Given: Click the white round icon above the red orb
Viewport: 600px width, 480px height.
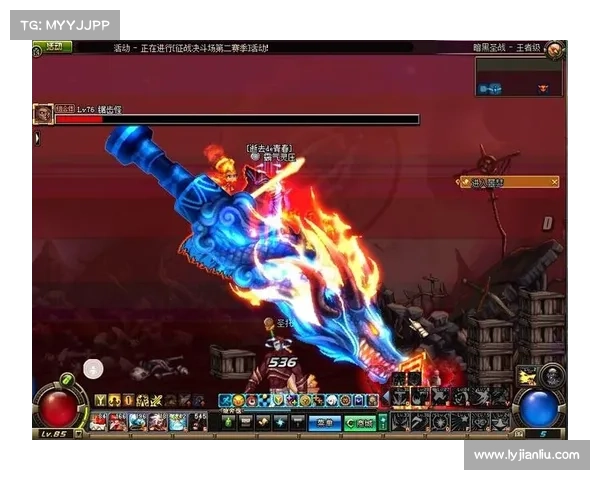Looking at the screenshot, I should pos(93,368).
